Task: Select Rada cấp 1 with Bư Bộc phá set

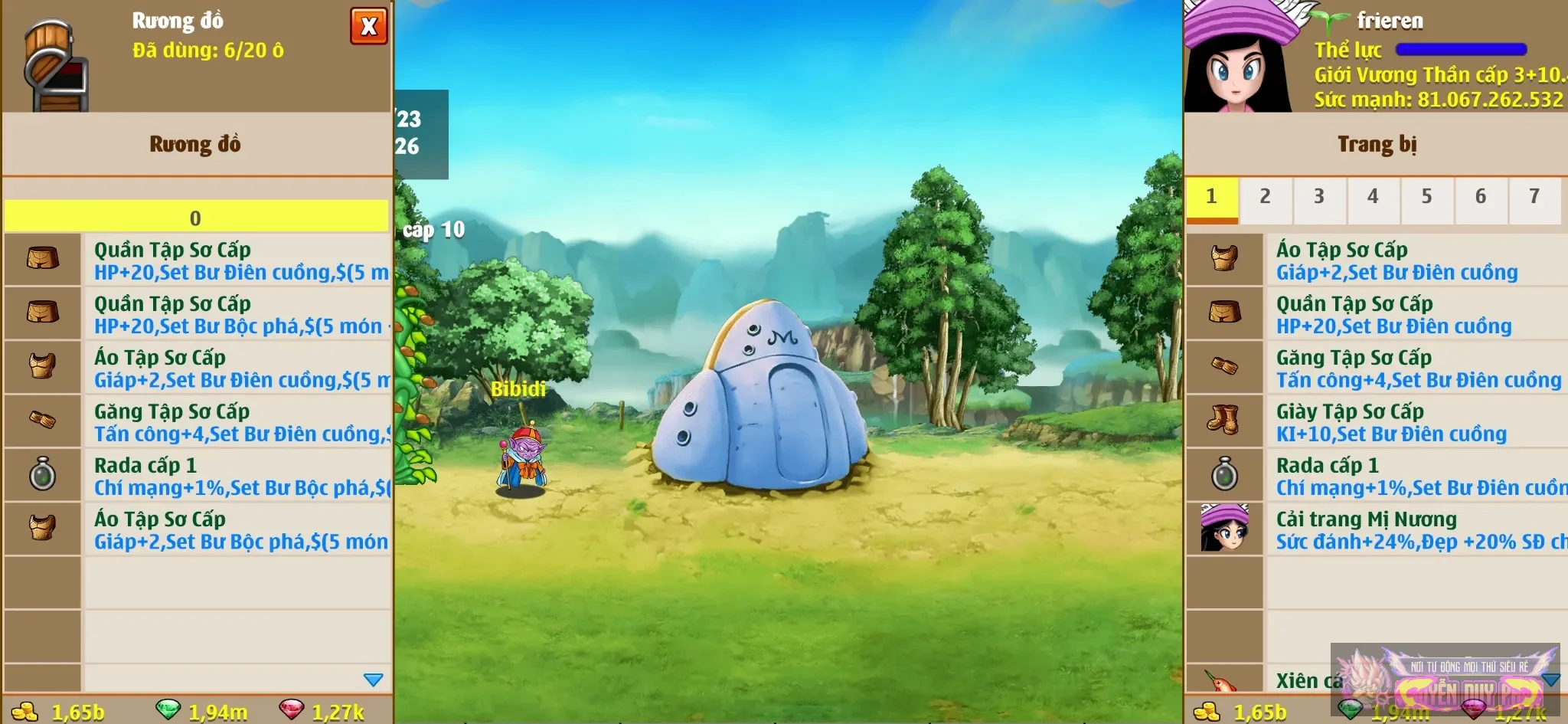Action: (237, 476)
